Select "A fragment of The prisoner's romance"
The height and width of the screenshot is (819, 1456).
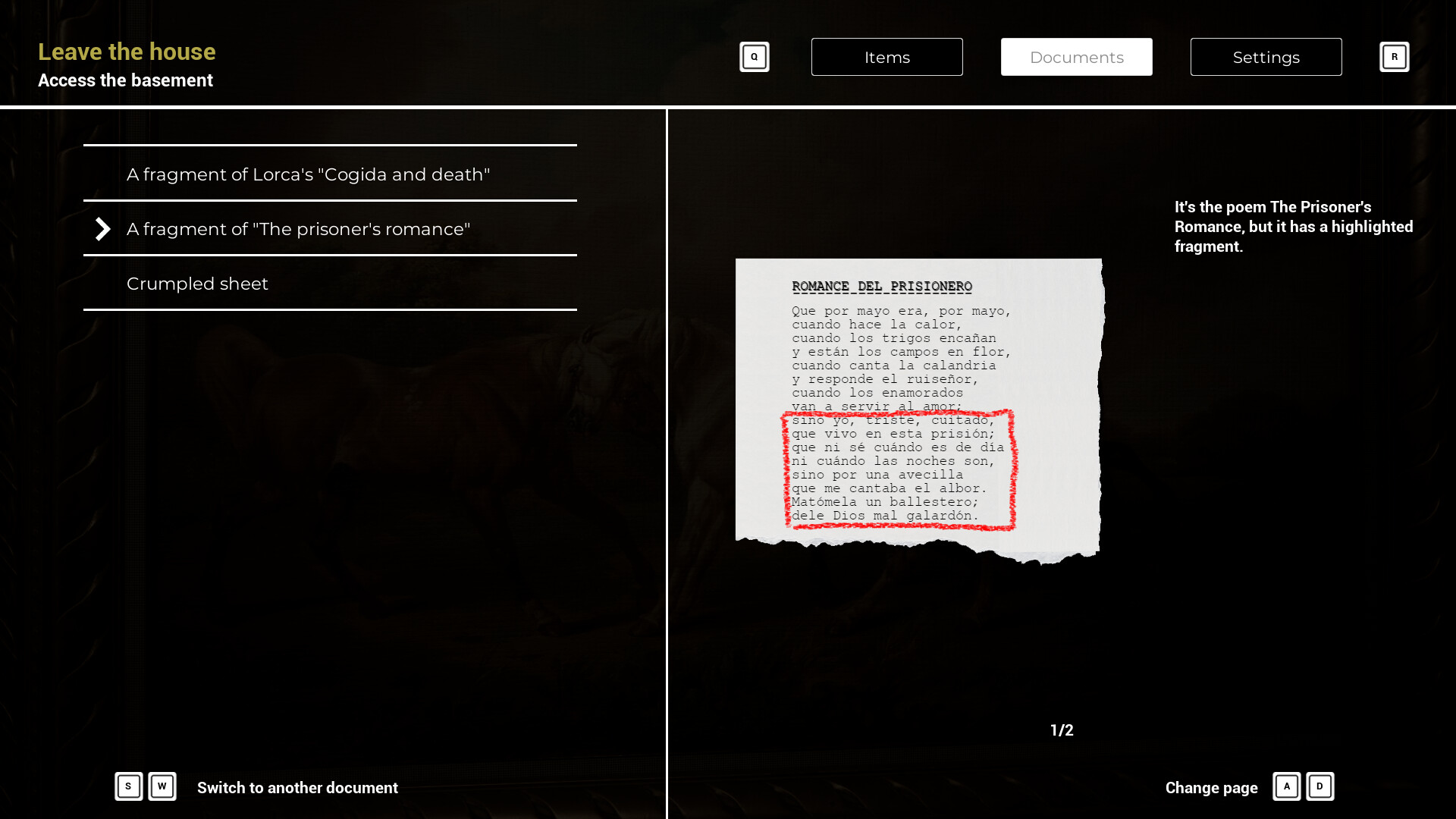[298, 228]
